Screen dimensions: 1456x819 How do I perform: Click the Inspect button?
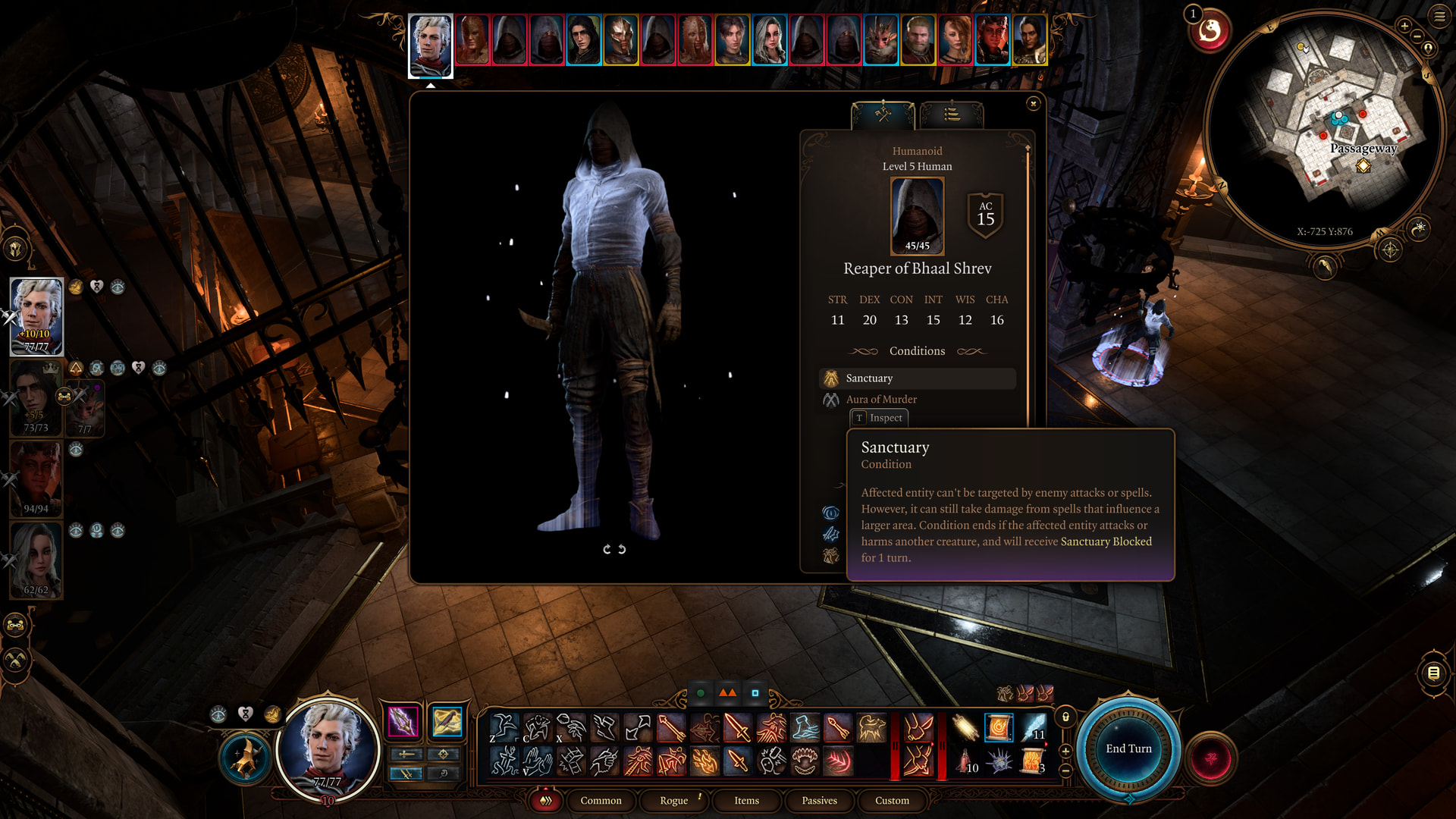879,418
